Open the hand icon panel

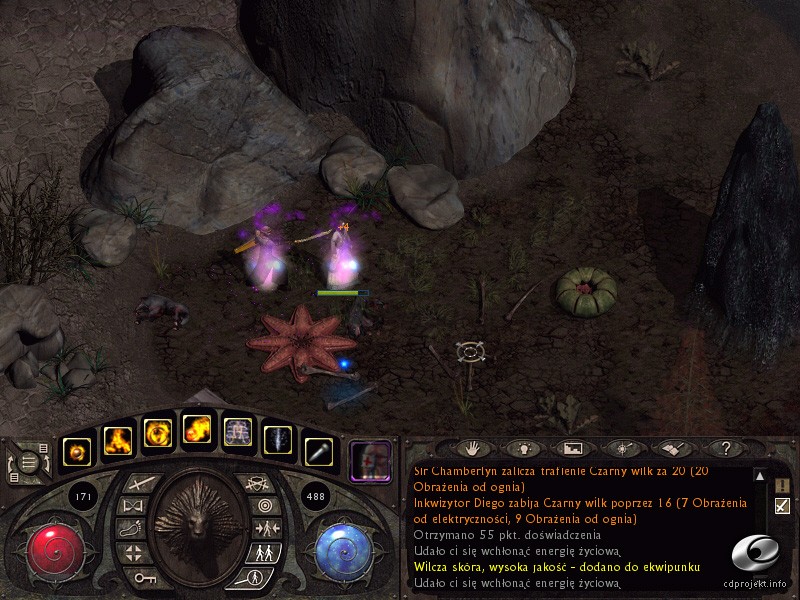(x=475, y=449)
